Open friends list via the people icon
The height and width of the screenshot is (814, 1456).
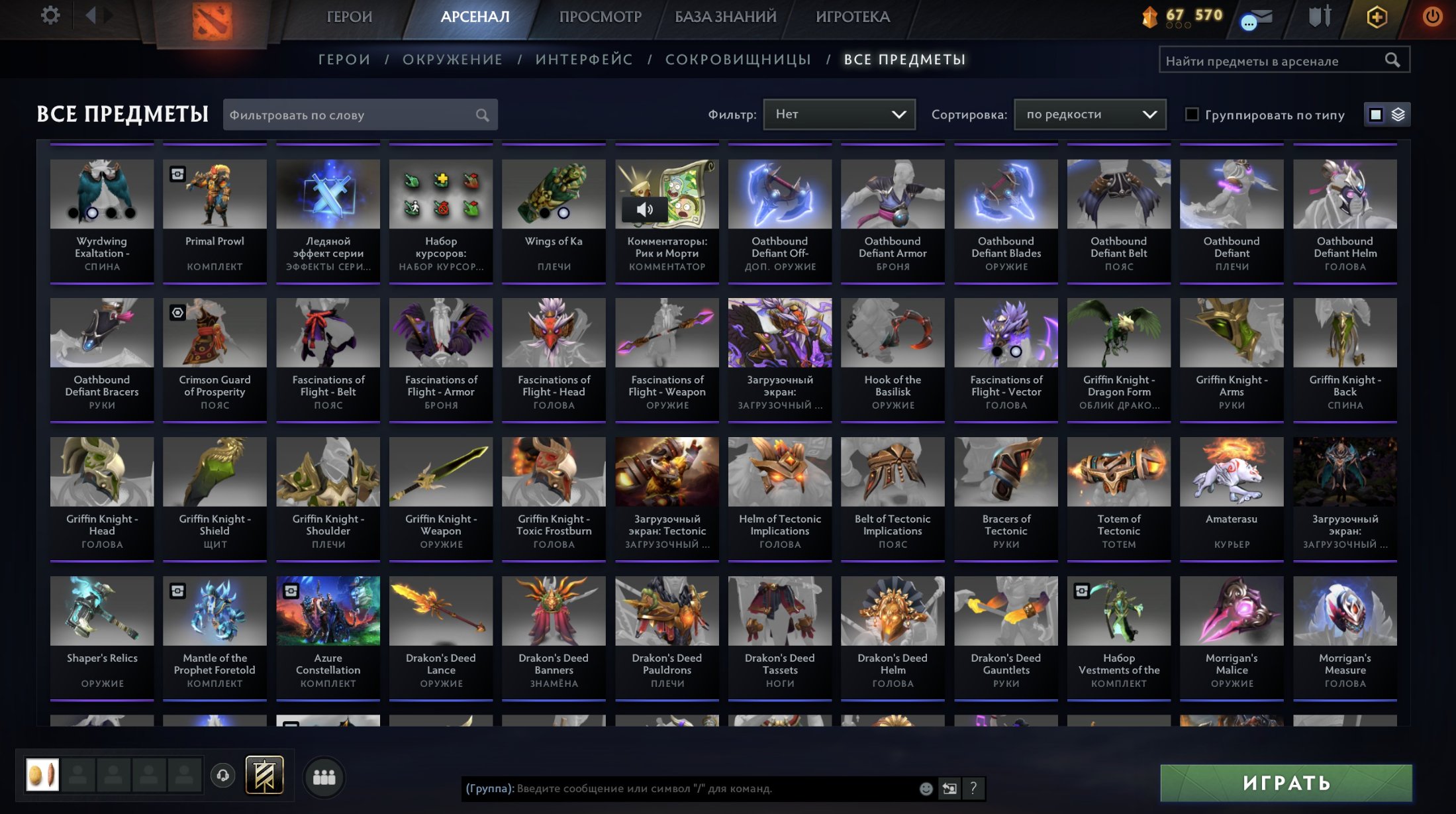(323, 778)
